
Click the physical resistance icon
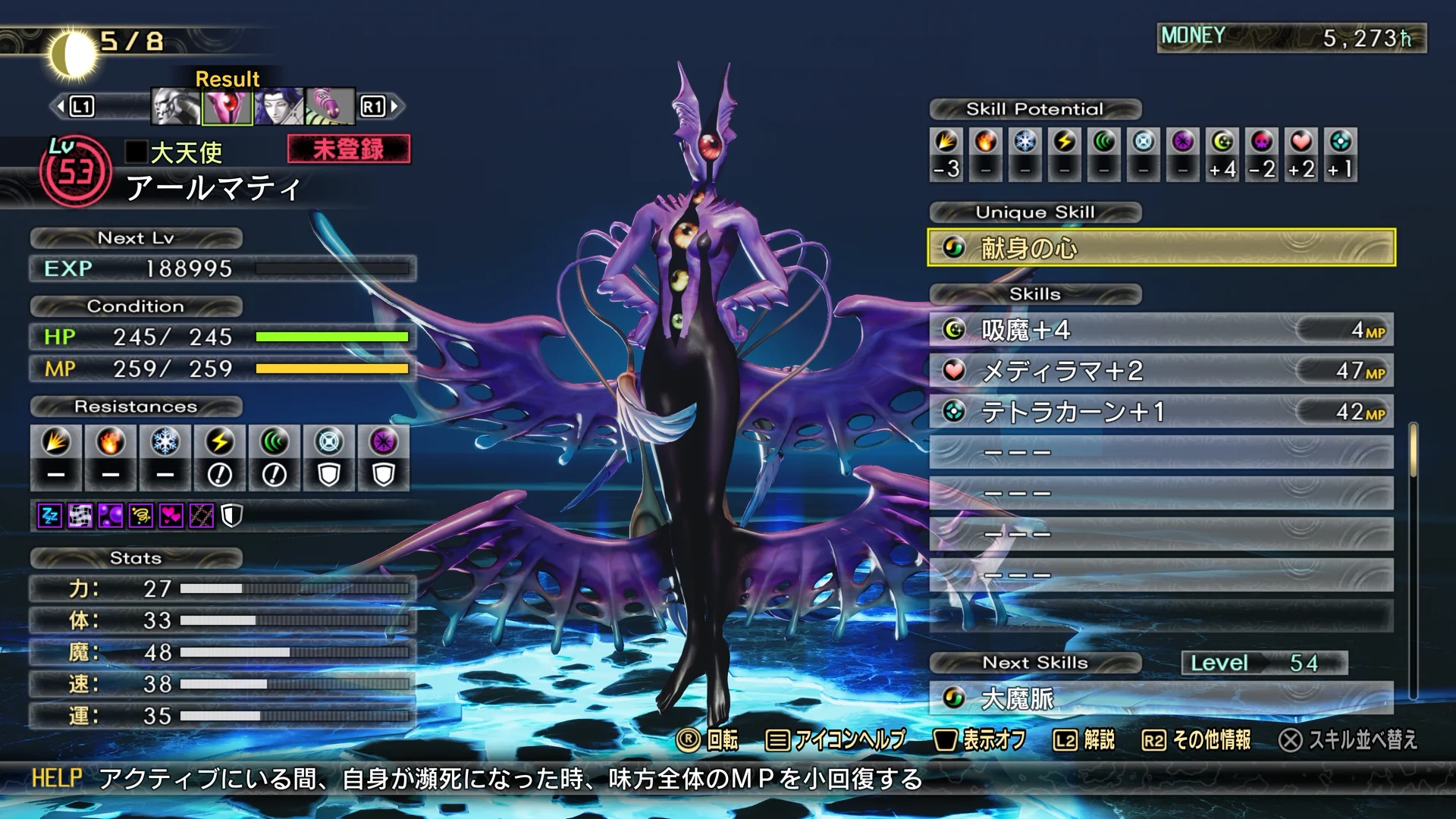[x=56, y=441]
